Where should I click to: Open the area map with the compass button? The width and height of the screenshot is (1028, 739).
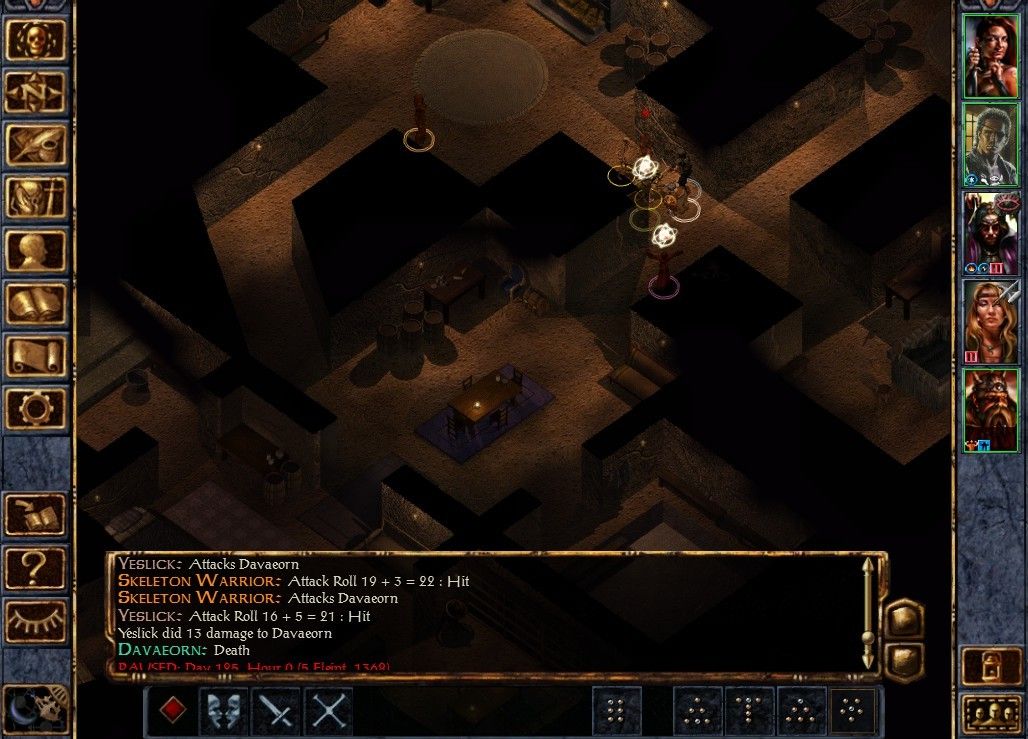pos(36,92)
